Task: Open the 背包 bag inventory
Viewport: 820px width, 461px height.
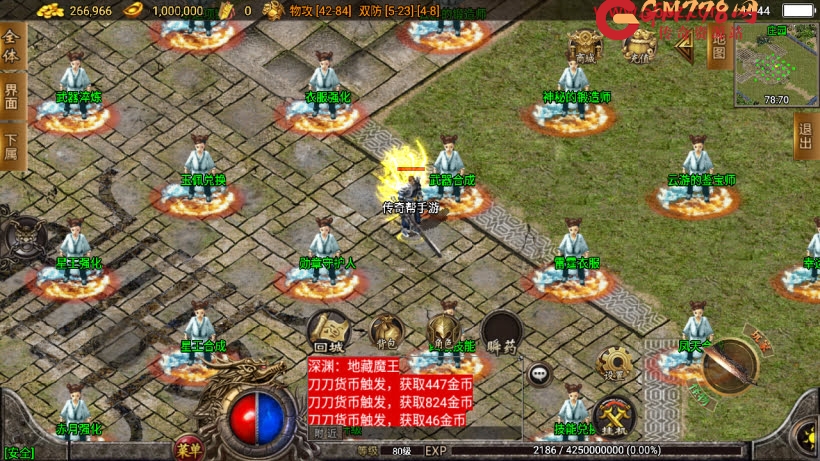Action: pyautogui.click(x=386, y=332)
